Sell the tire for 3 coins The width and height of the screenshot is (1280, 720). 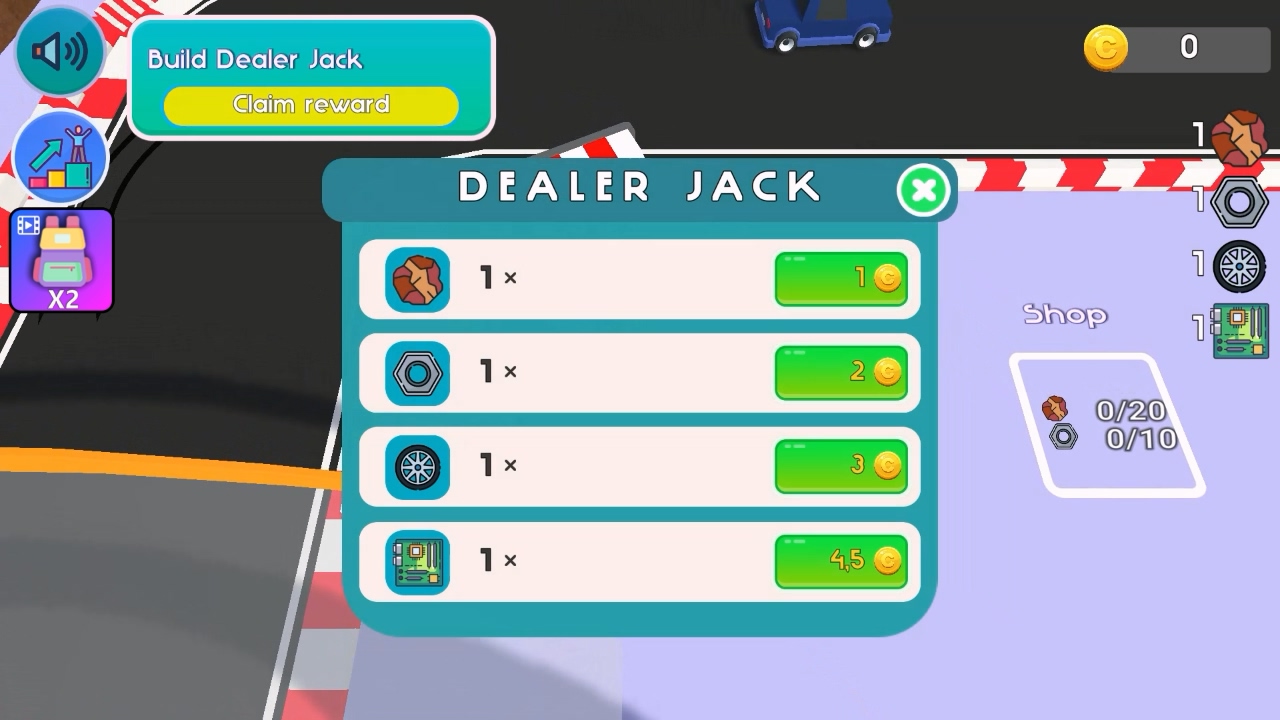[x=841, y=466]
